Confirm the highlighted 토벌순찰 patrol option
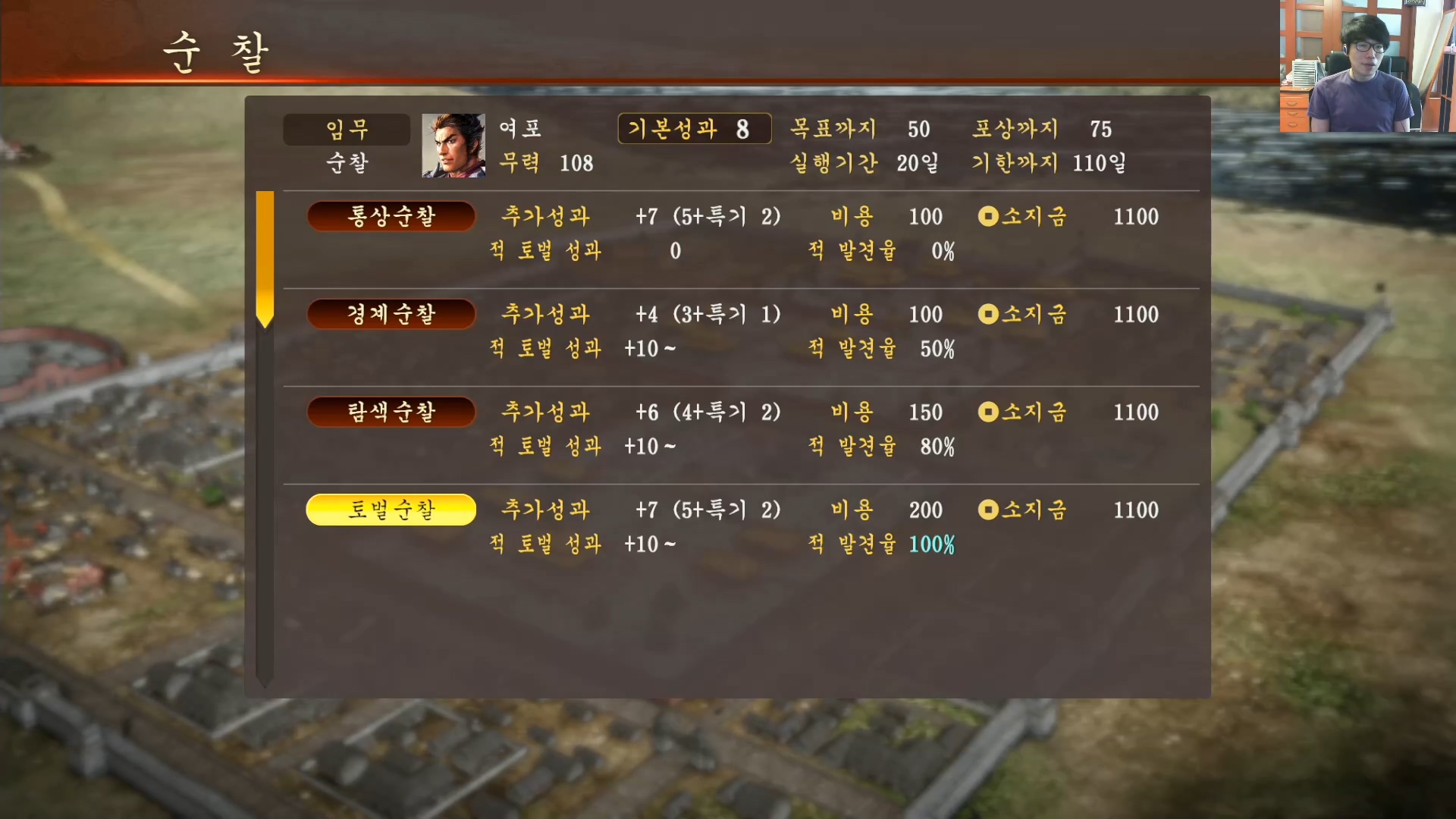1456x819 pixels. (x=391, y=510)
